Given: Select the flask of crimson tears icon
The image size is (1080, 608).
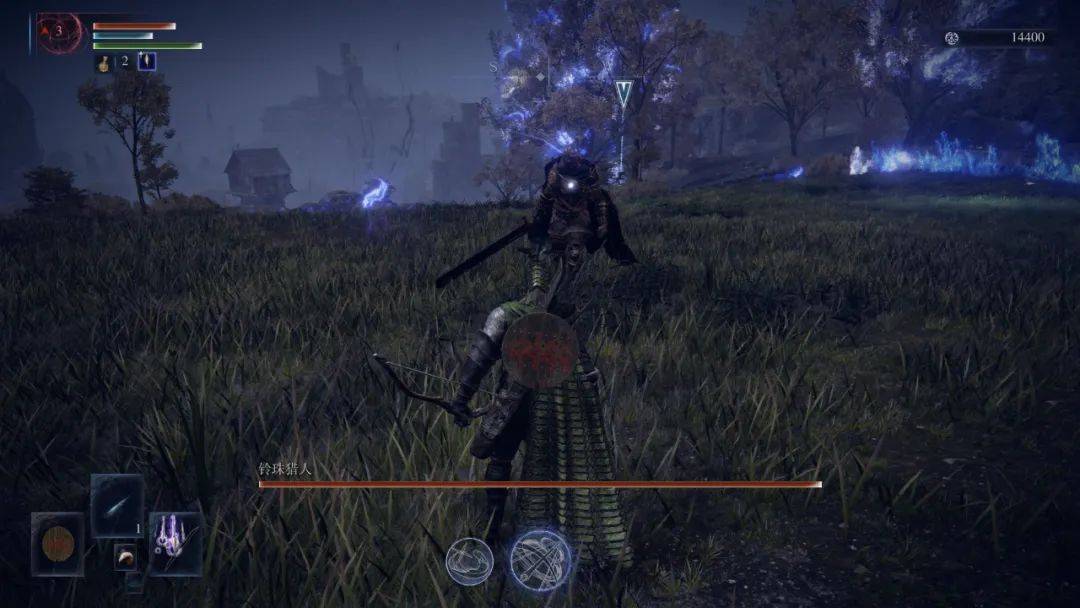Looking at the screenshot, I should tap(103, 63).
